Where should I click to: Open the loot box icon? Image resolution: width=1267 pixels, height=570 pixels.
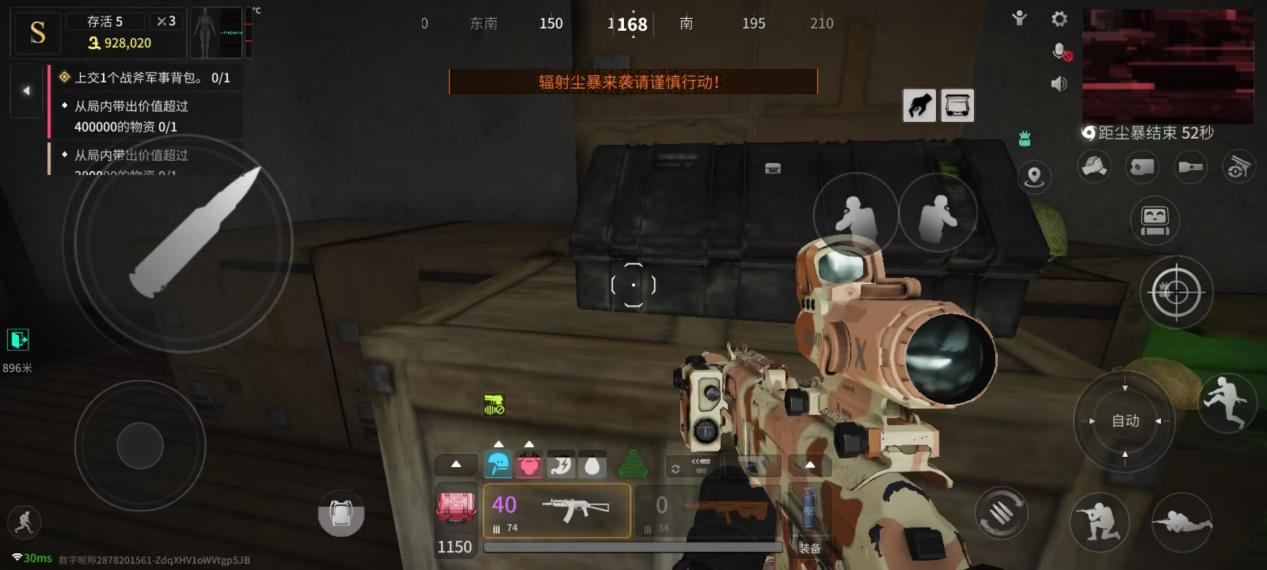[957, 105]
